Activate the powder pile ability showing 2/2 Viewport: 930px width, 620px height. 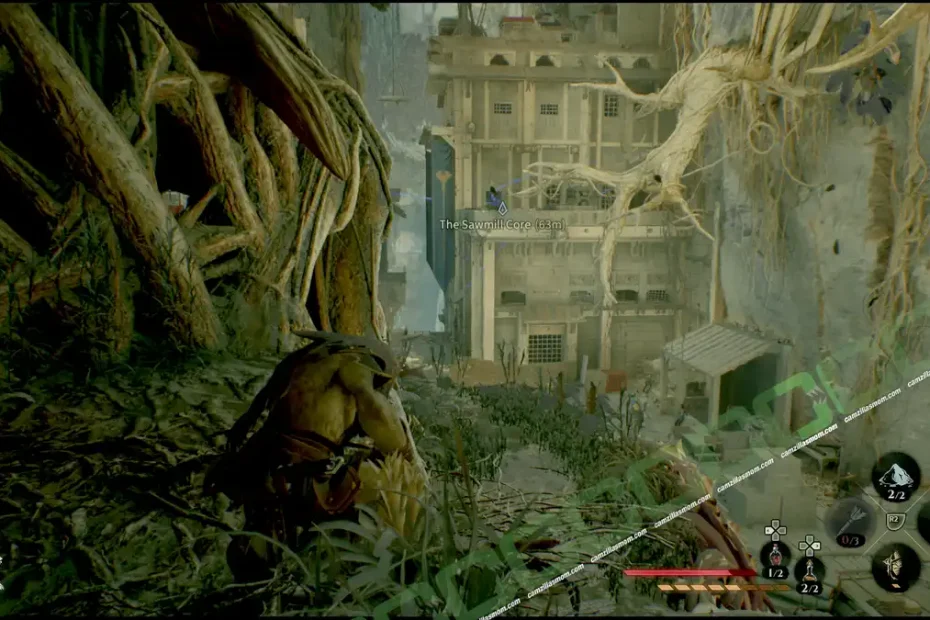pyautogui.click(x=896, y=476)
